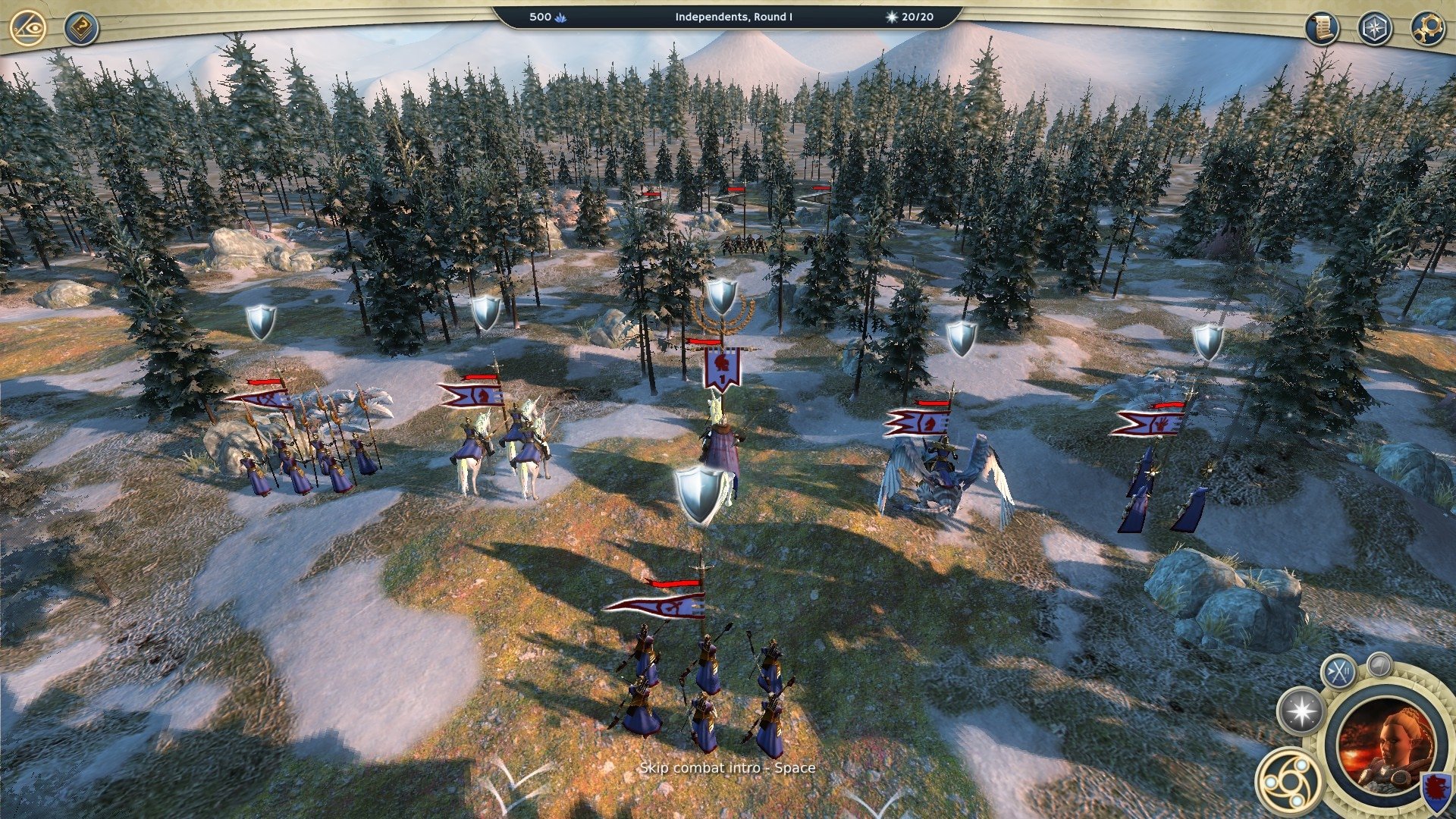Open the gears settings menu
The width and height of the screenshot is (1456, 819).
pyautogui.click(x=1427, y=29)
